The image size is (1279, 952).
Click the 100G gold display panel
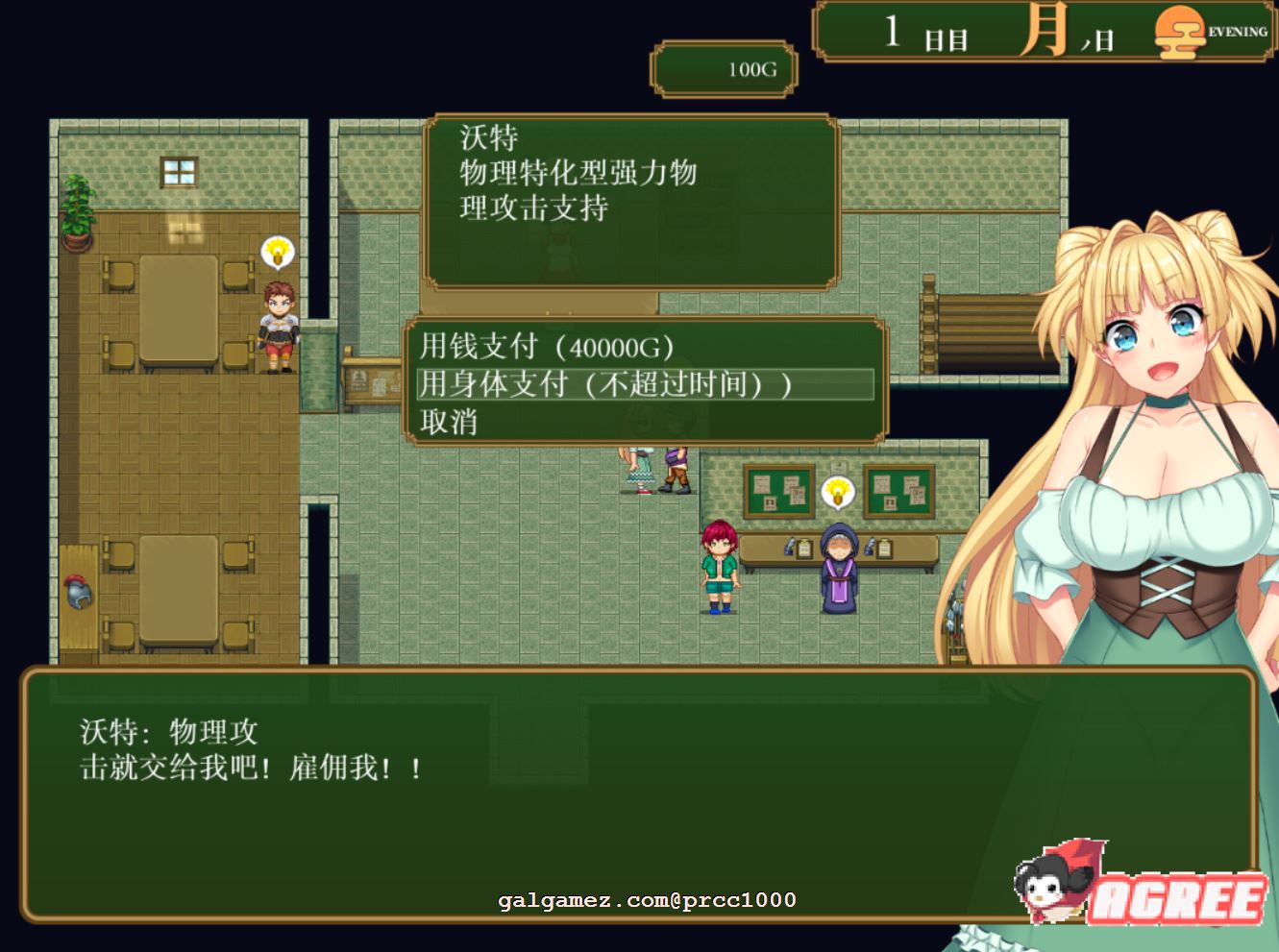(x=724, y=70)
